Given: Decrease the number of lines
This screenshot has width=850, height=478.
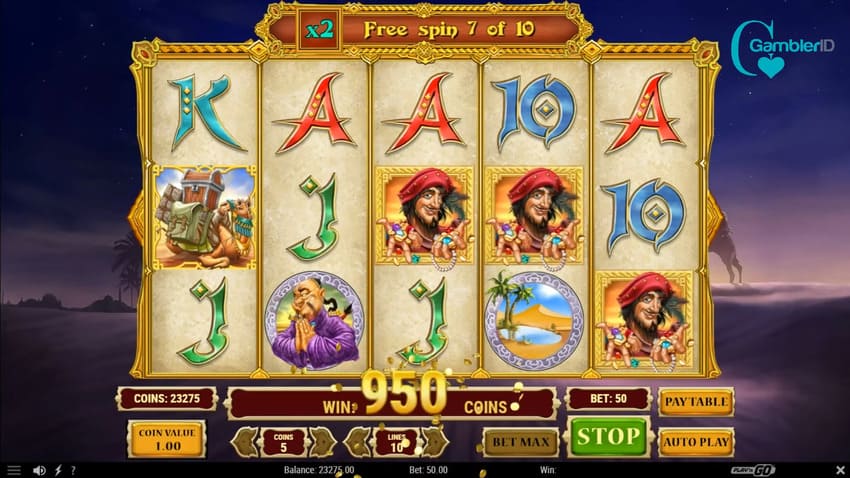Looking at the screenshot, I should [x=359, y=441].
